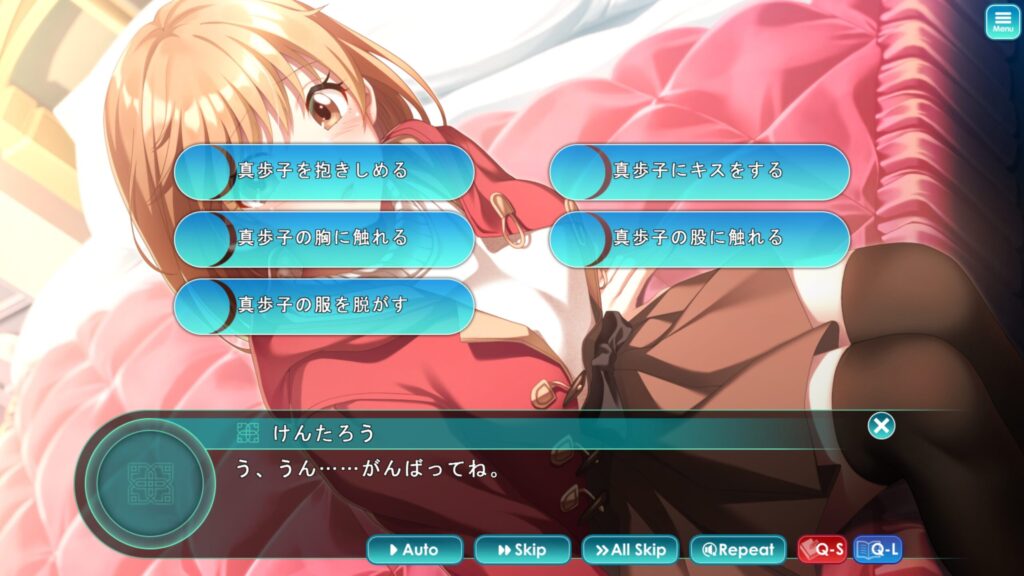Open the Menu in the corner
This screenshot has height=576, width=1024.
pyautogui.click(x=1002, y=22)
